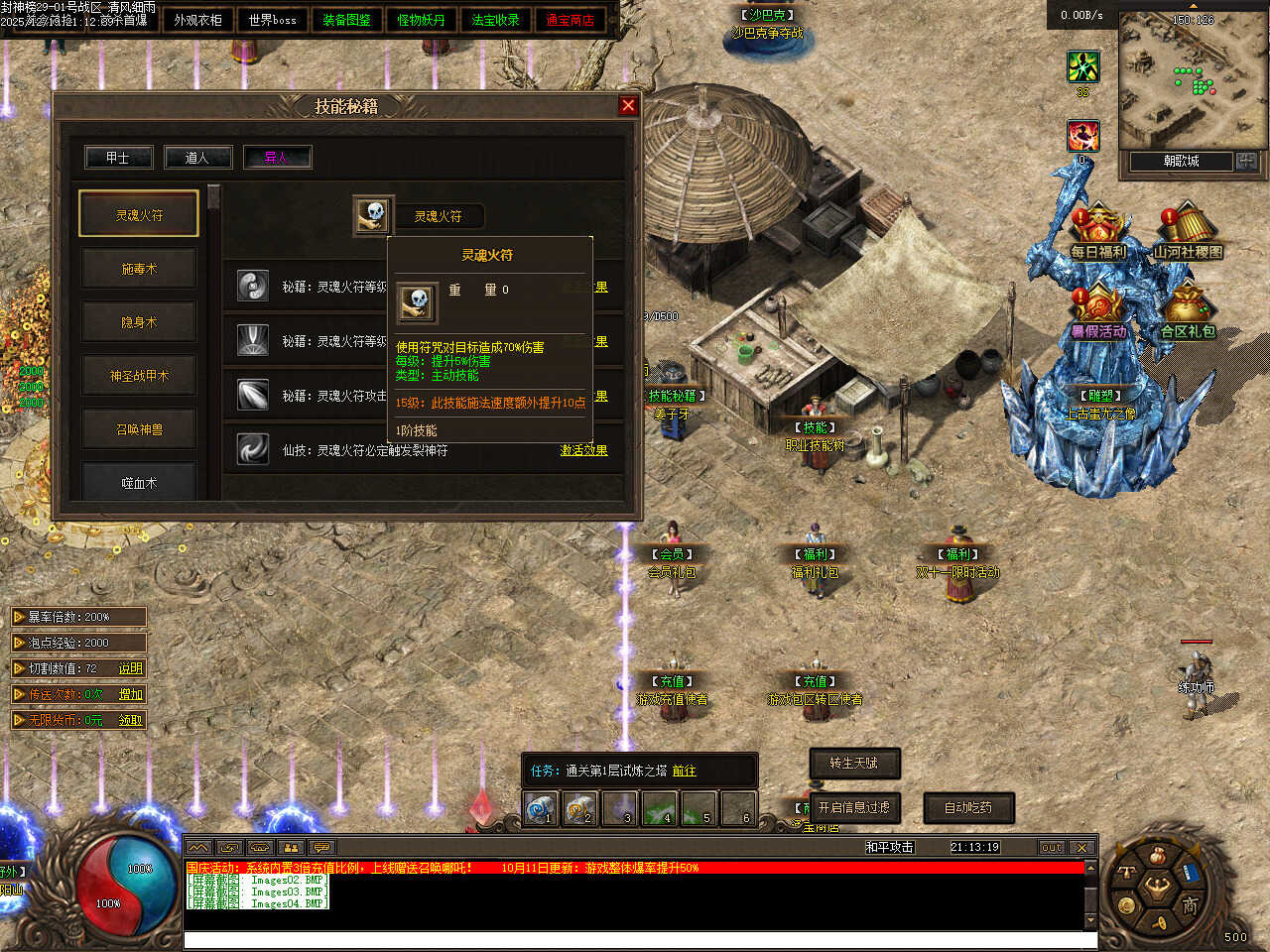Click the 开启信息过滤 message filter button

tap(854, 808)
